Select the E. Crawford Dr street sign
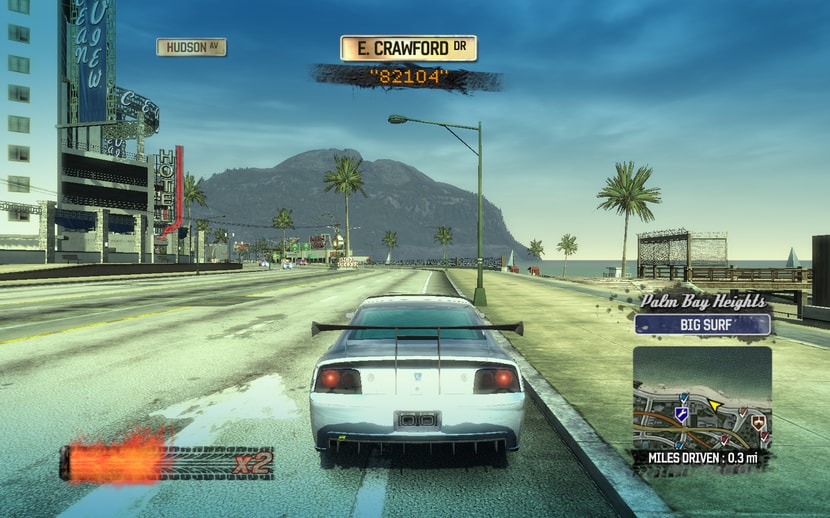The height and width of the screenshot is (518, 830). click(408, 48)
